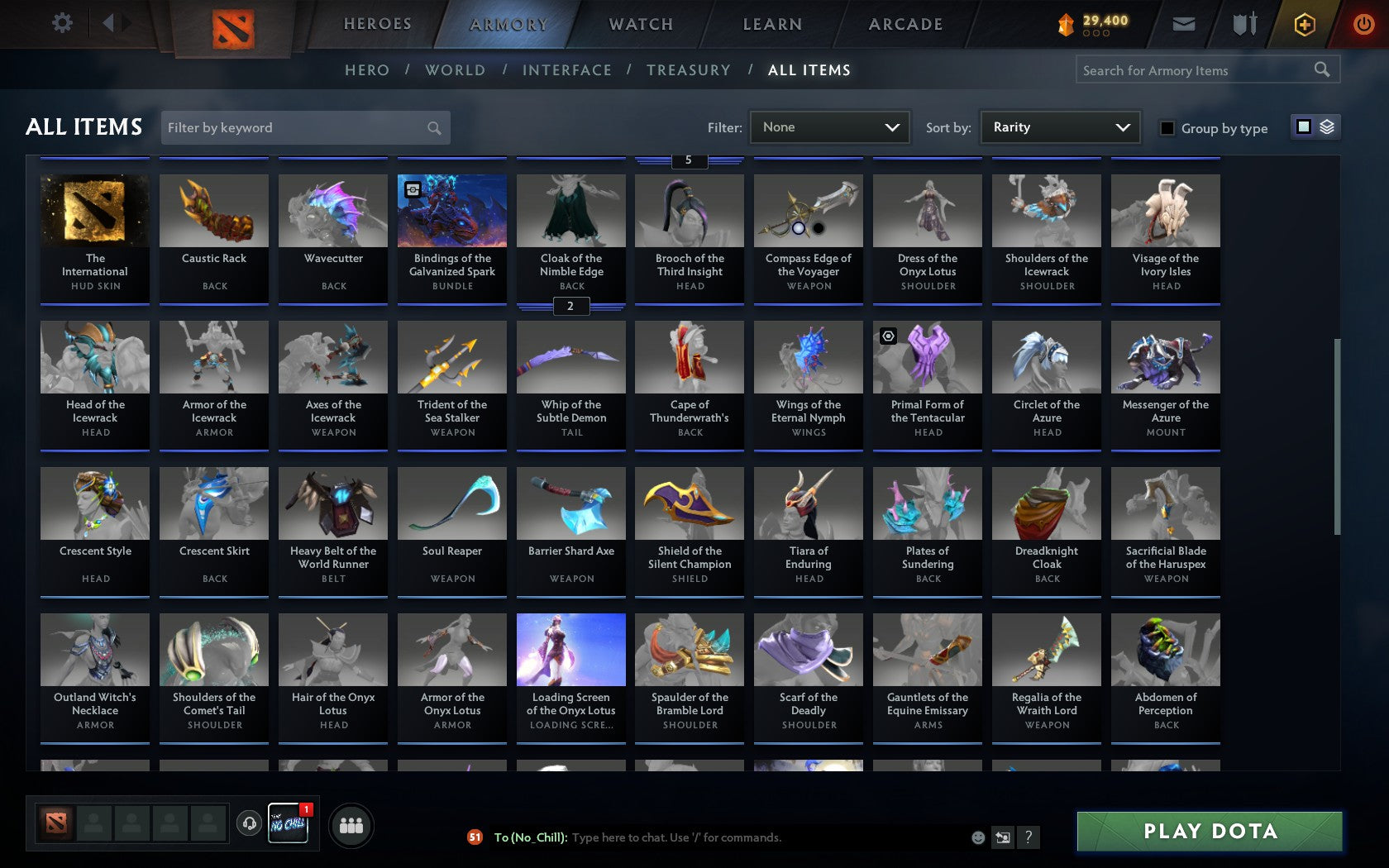
Task: Click the power button to exit
Action: [x=1363, y=23]
